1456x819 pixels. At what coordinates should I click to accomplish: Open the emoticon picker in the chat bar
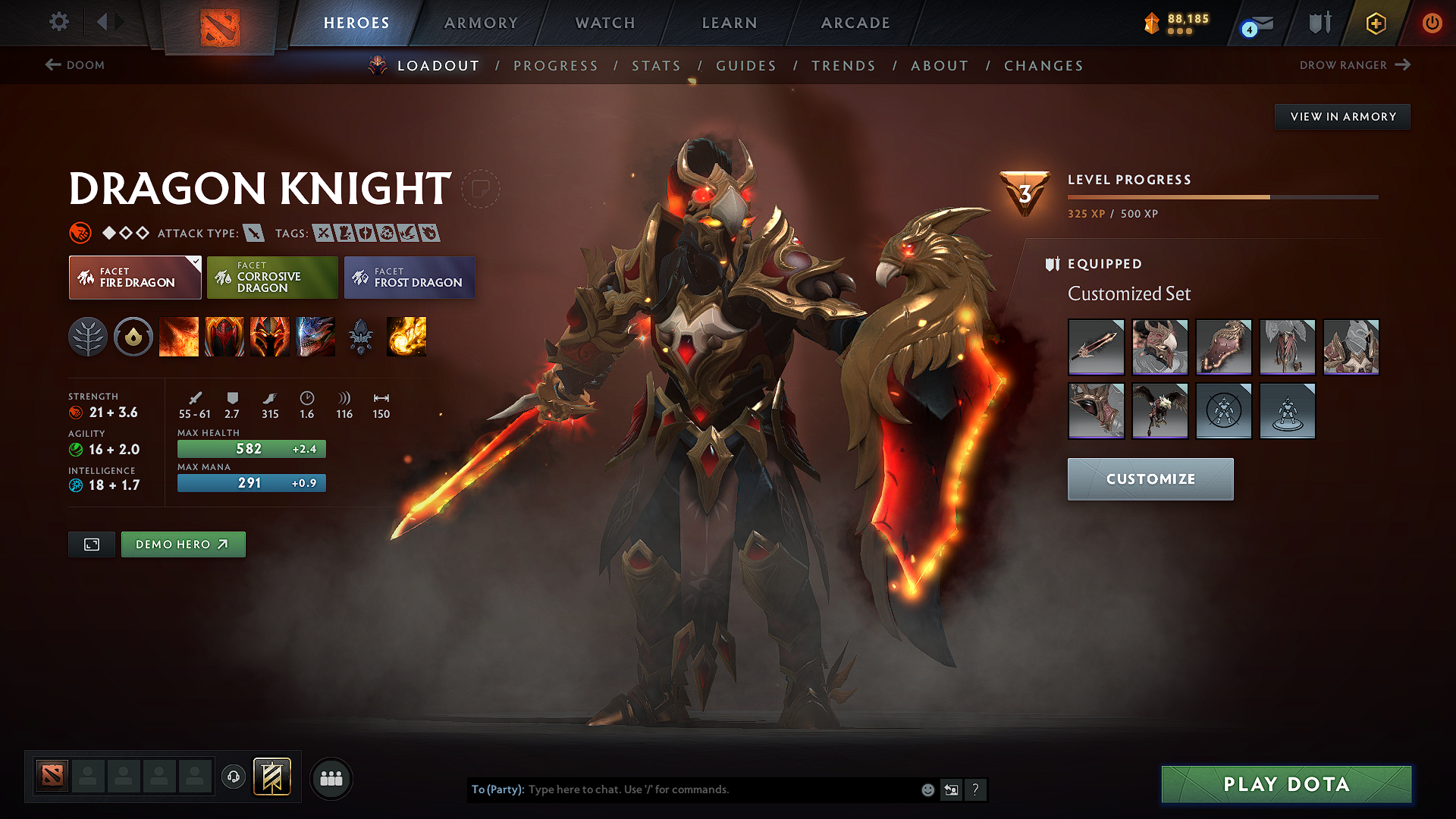point(927,789)
